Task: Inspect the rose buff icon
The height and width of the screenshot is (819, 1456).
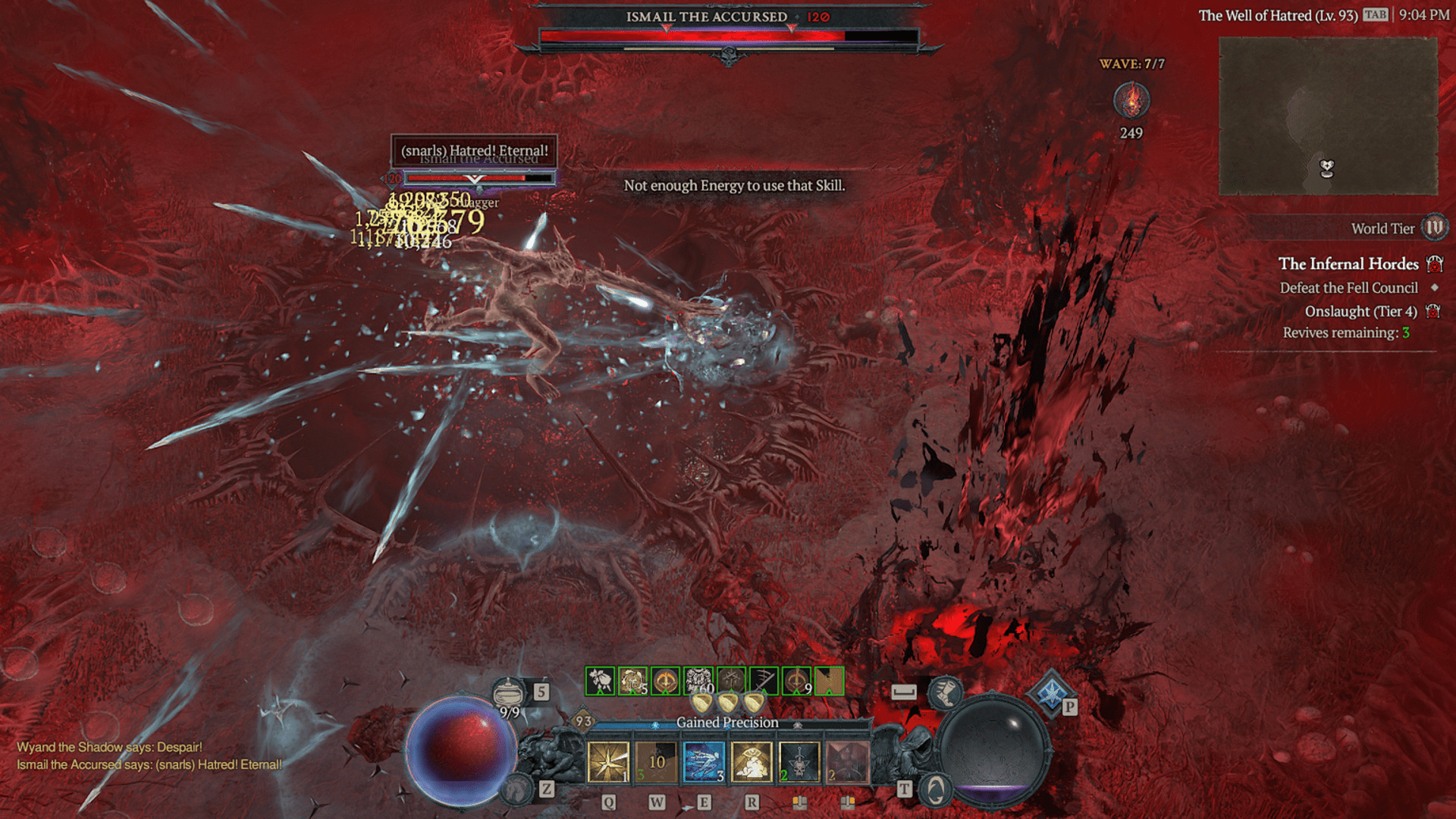Action: tap(600, 681)
